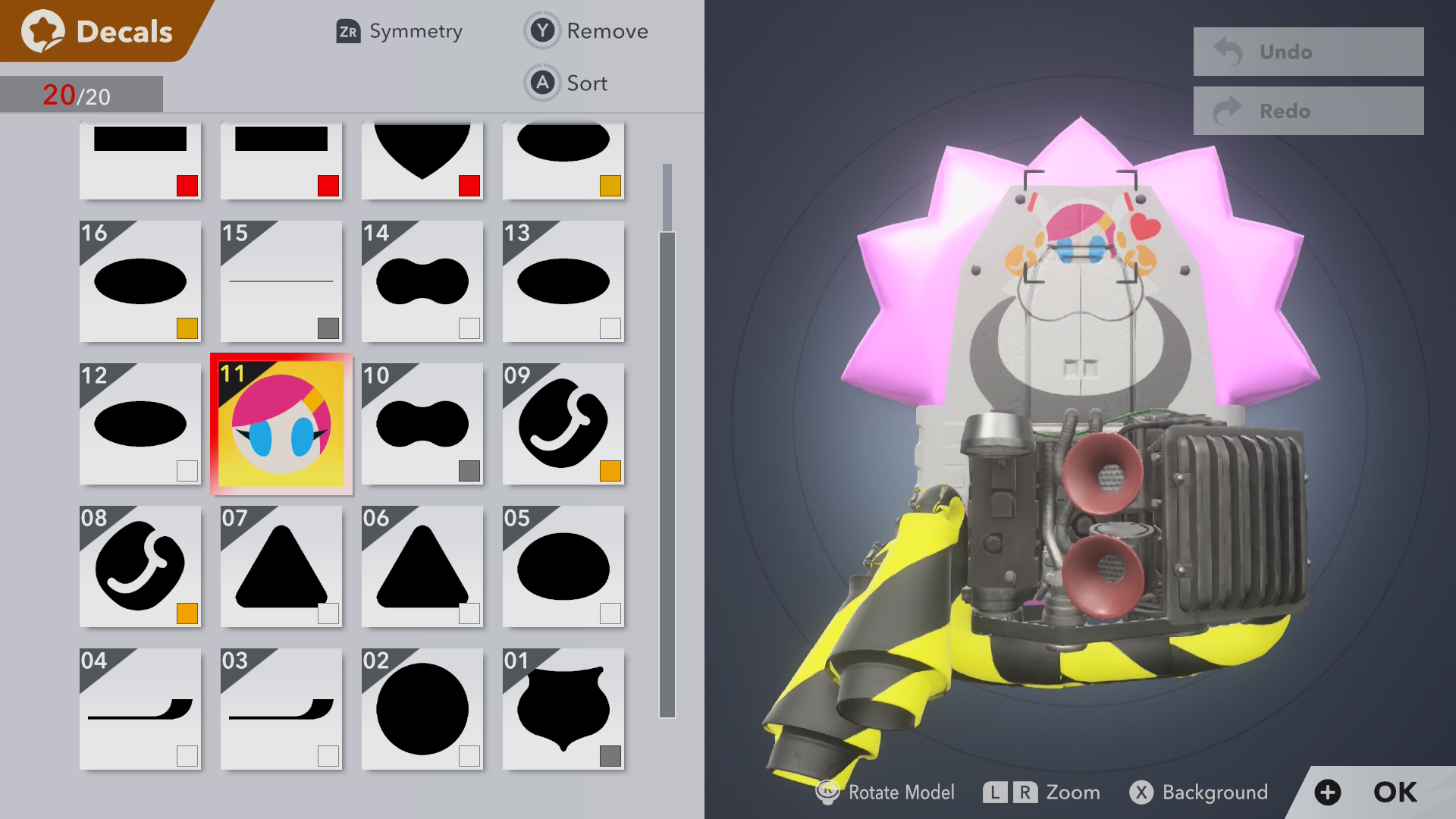This screenshot has height=819, width=1456.
Task: Select decal 06 triangle
Action: 422,566
